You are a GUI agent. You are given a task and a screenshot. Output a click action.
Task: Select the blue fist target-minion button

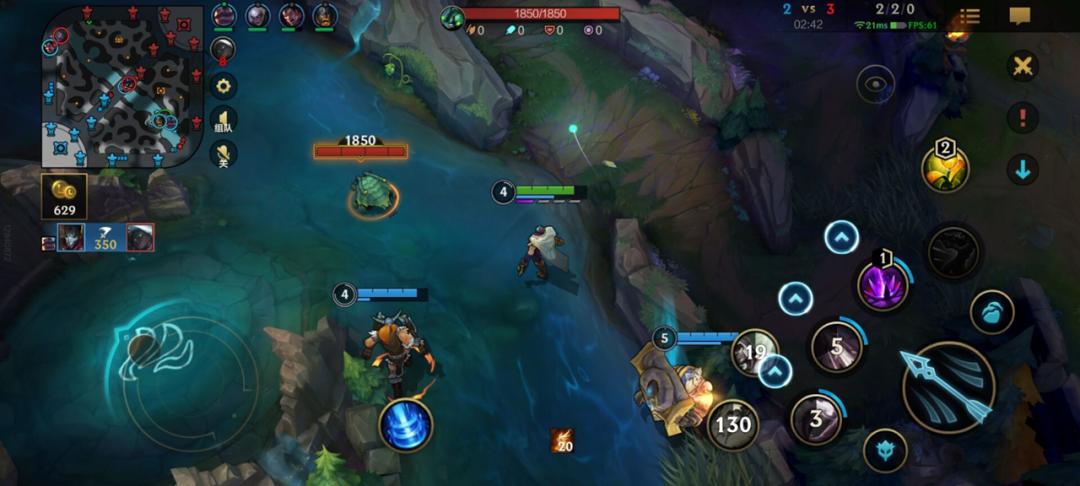click(992, 312)
